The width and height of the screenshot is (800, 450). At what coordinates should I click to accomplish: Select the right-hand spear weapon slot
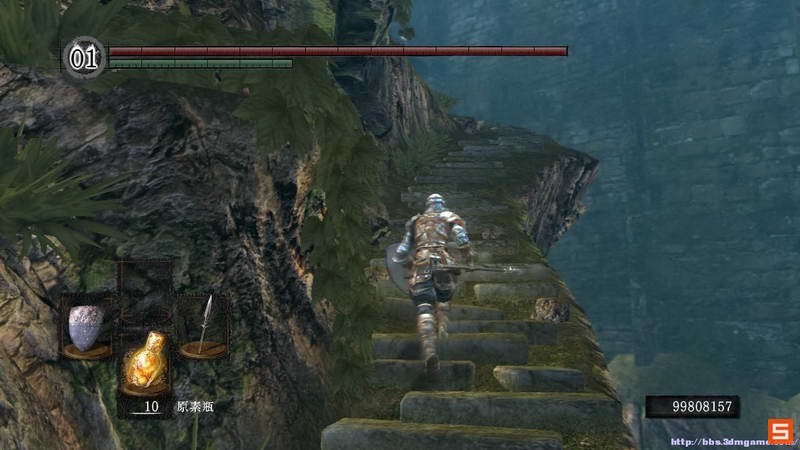tap(205, 327)
